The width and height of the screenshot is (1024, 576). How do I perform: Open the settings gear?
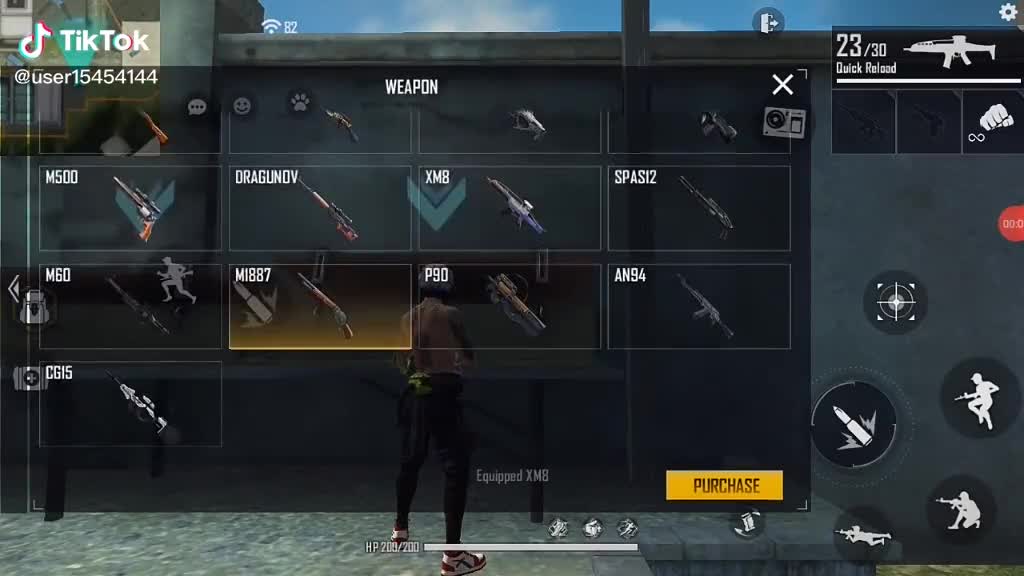coord(1008,12)
